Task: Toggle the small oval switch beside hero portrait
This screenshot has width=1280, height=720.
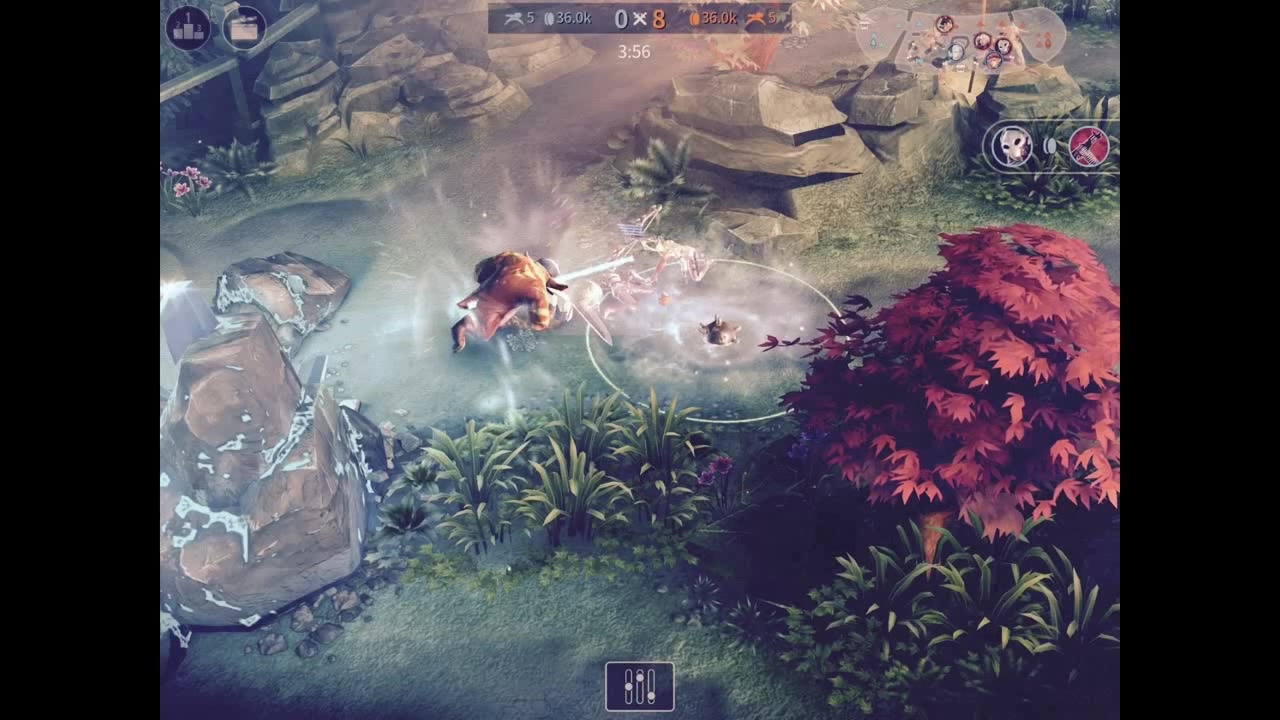Action: (1052, 146)
